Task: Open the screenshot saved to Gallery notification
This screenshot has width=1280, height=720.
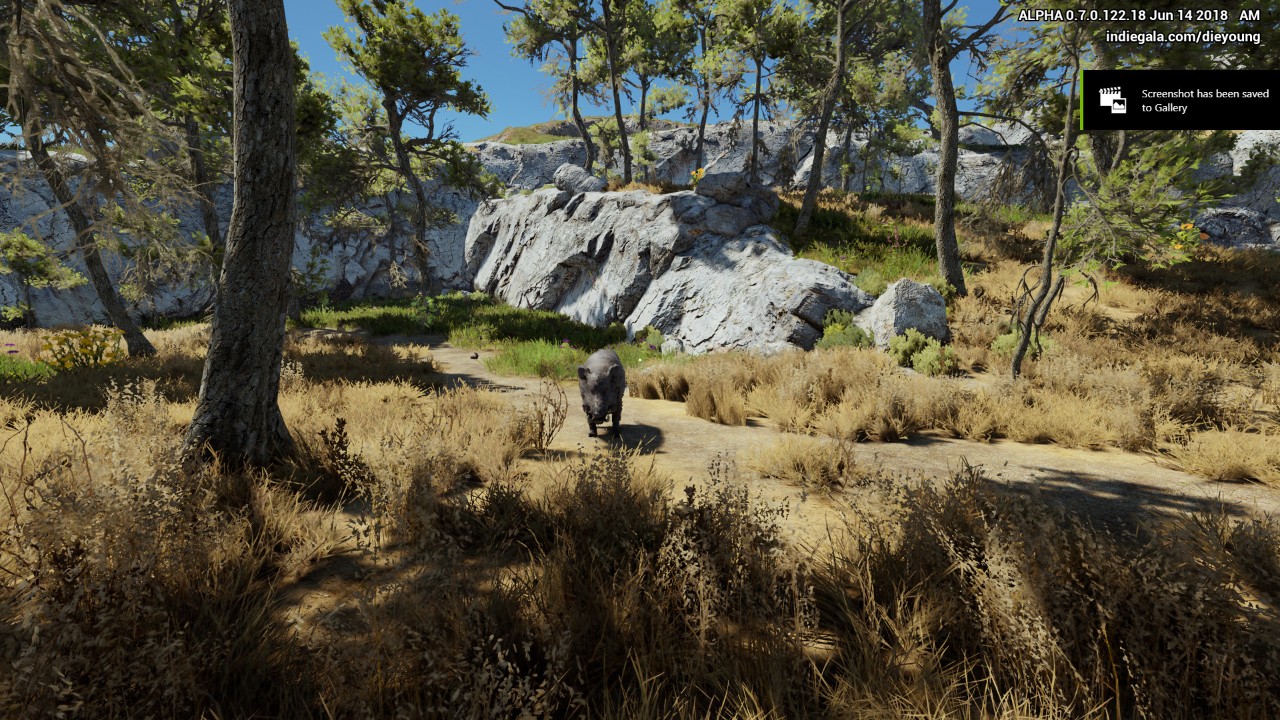Action: pos(1180,100)
